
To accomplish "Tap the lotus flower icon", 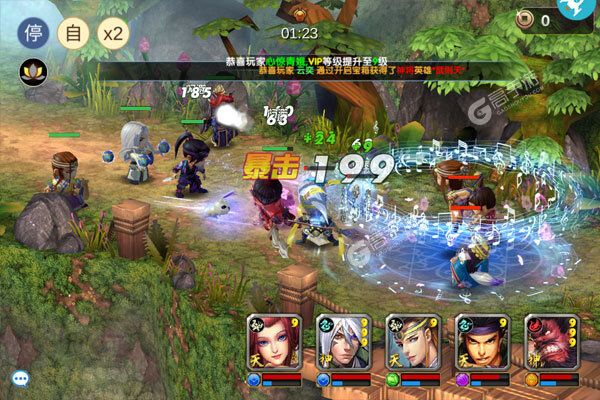I will (29, 72).
